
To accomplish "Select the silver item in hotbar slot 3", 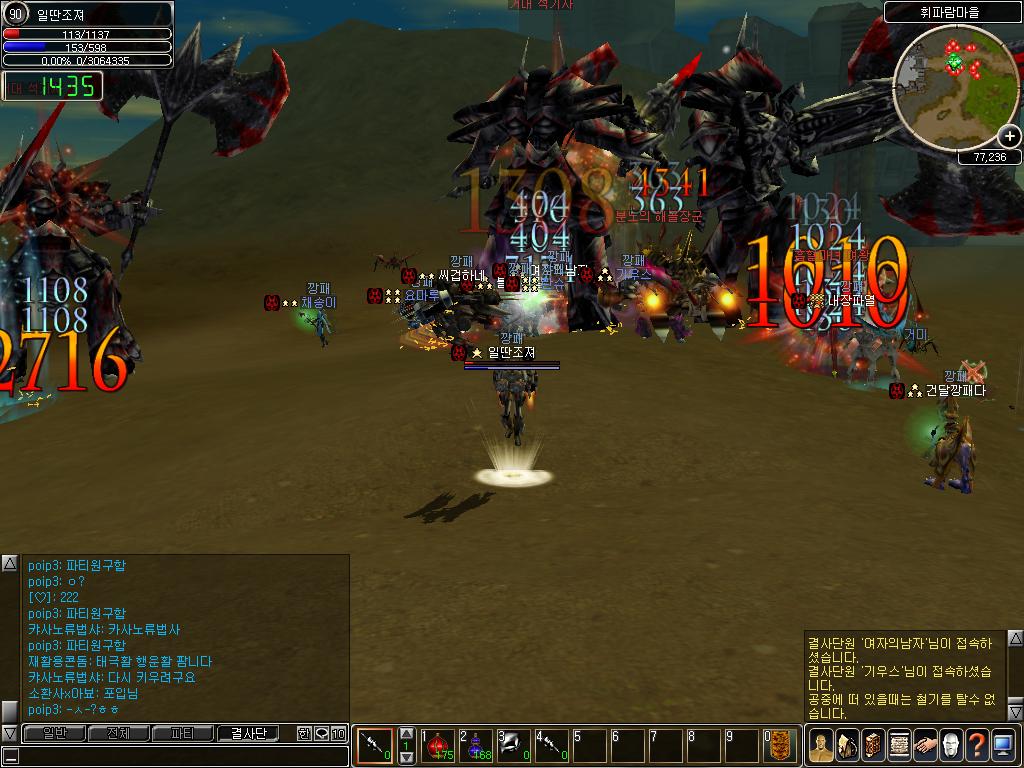I will click(x=514, y=746).
